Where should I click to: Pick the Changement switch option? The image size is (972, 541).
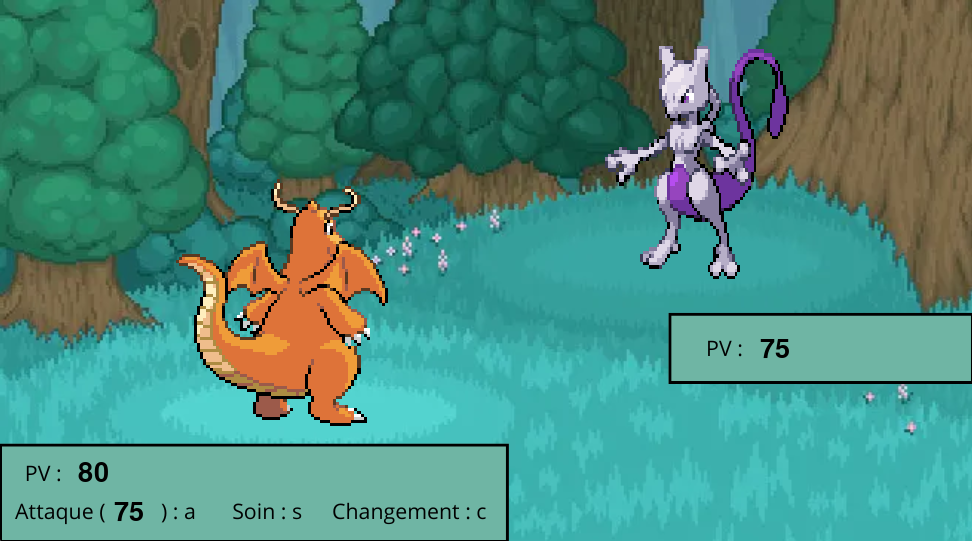(x=409, y=512)
